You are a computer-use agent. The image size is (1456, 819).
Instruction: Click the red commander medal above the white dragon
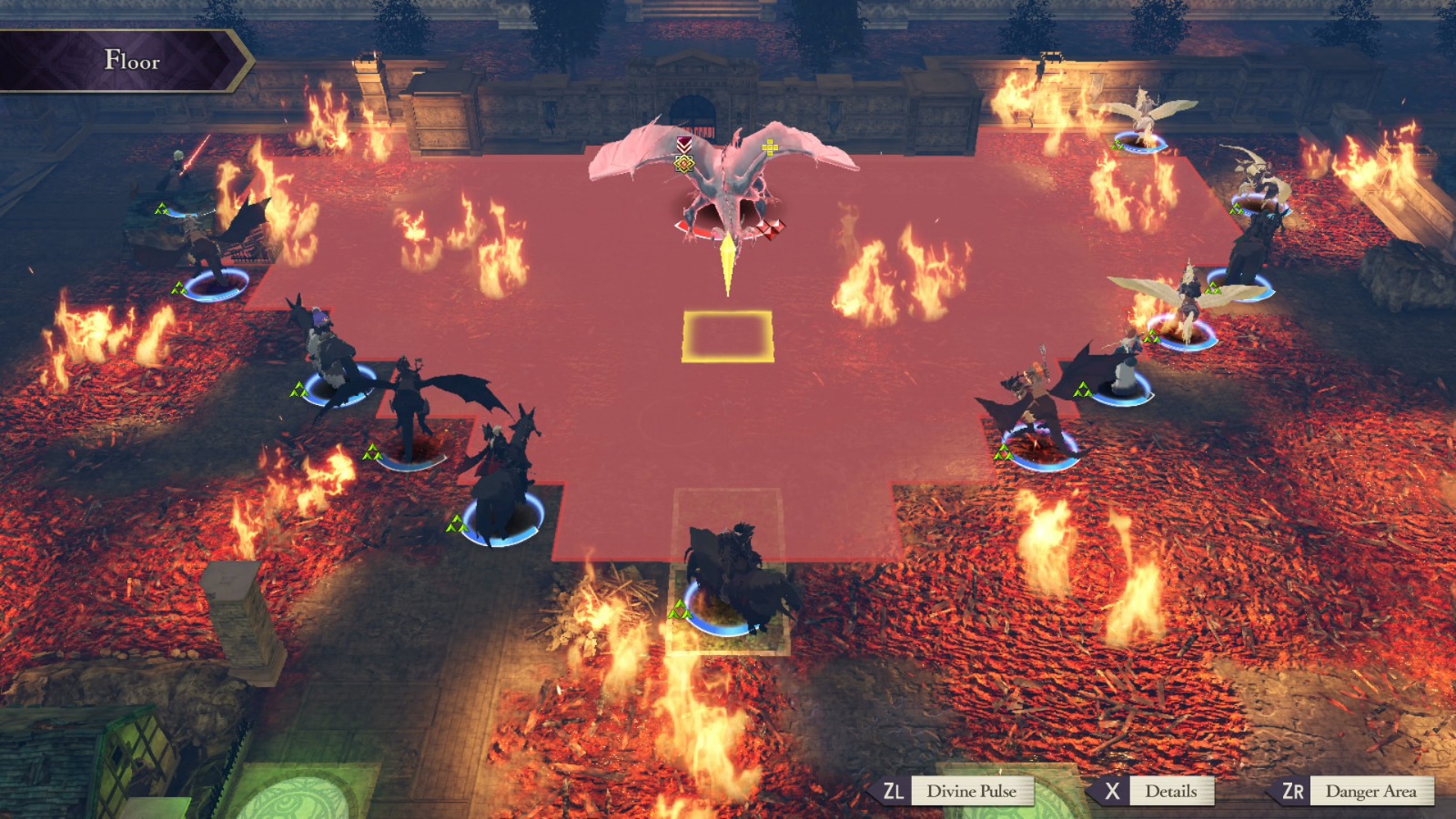683,145
